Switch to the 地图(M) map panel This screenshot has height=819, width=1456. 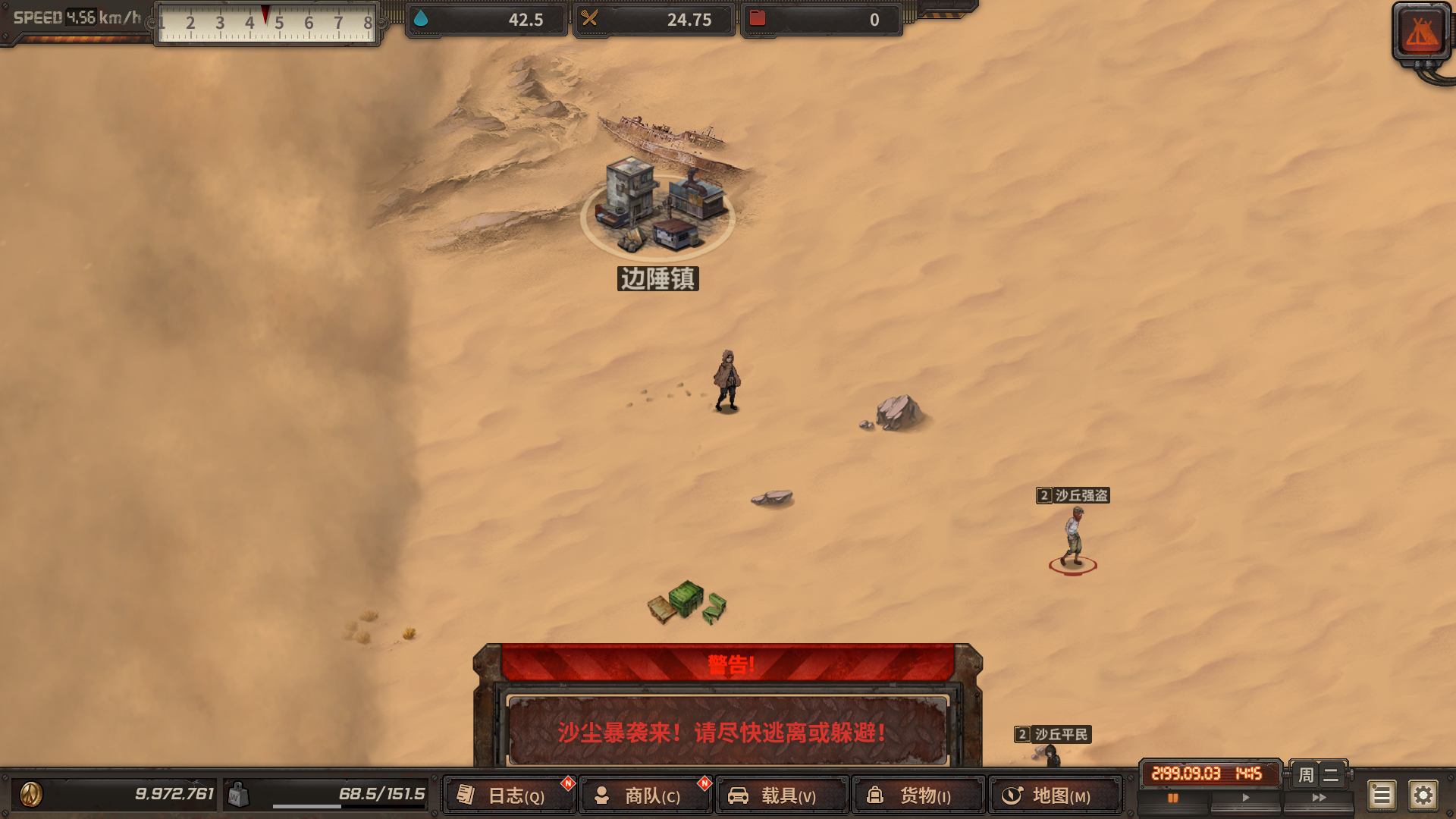coord(1054,795)
